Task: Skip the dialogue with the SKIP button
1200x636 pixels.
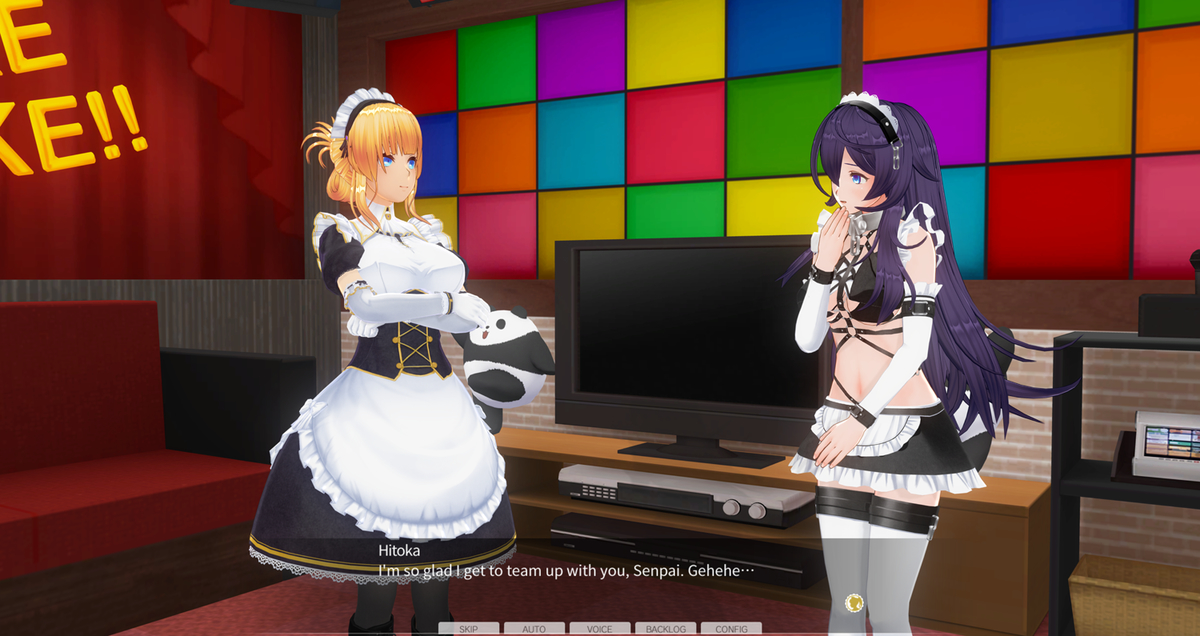Action: pyautogui.click(x=468, y=629)
